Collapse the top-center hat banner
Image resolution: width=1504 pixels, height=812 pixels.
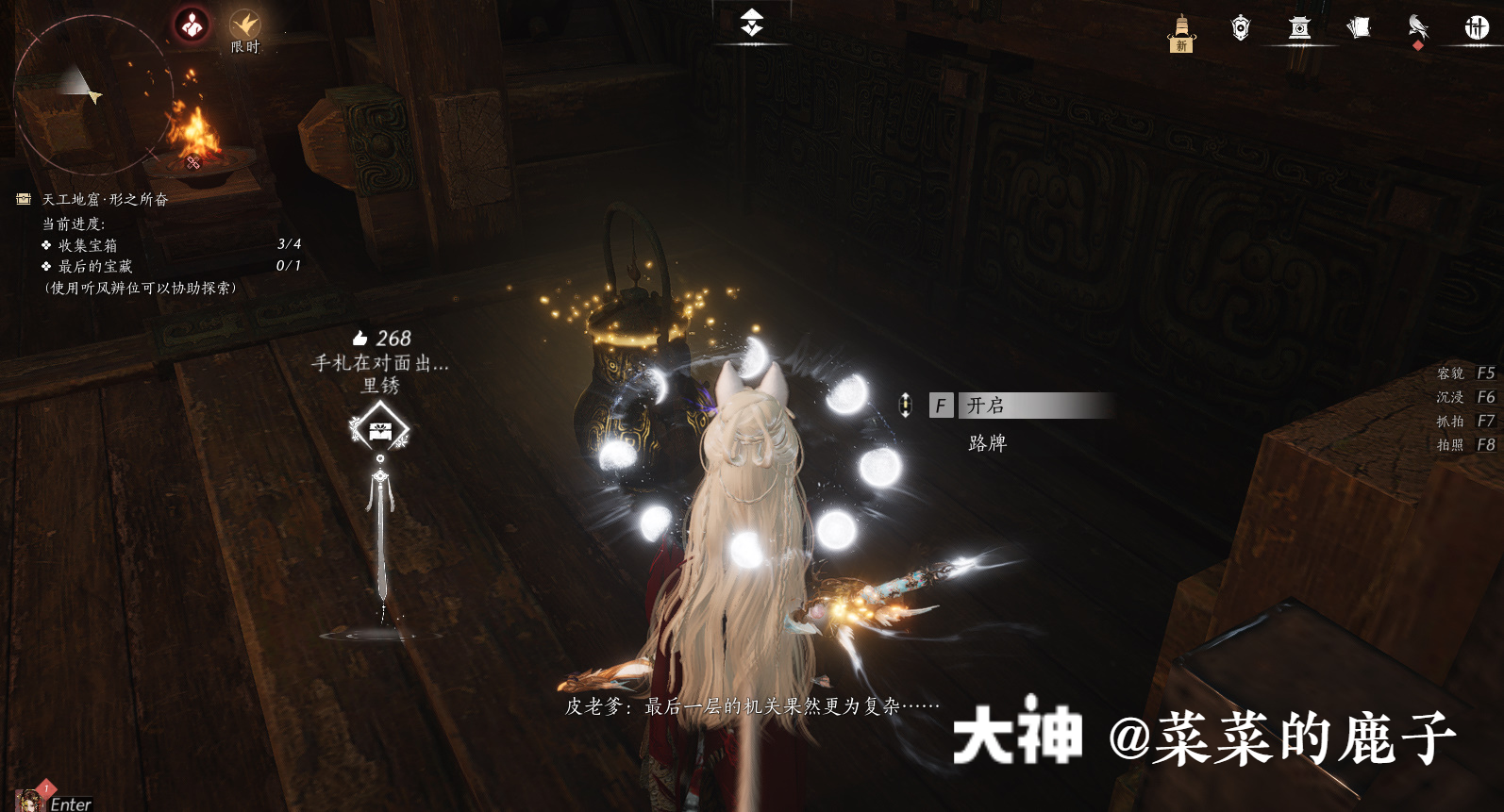pyautogui.click(x=752, y=24)
